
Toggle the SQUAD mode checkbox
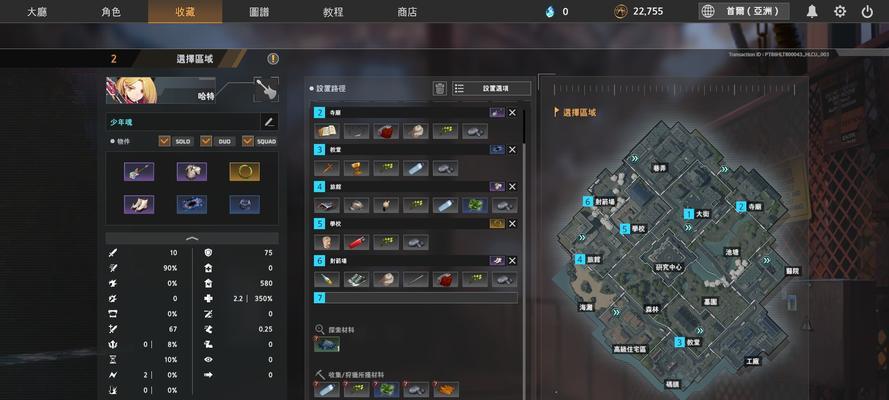click(x=247, y=141)
